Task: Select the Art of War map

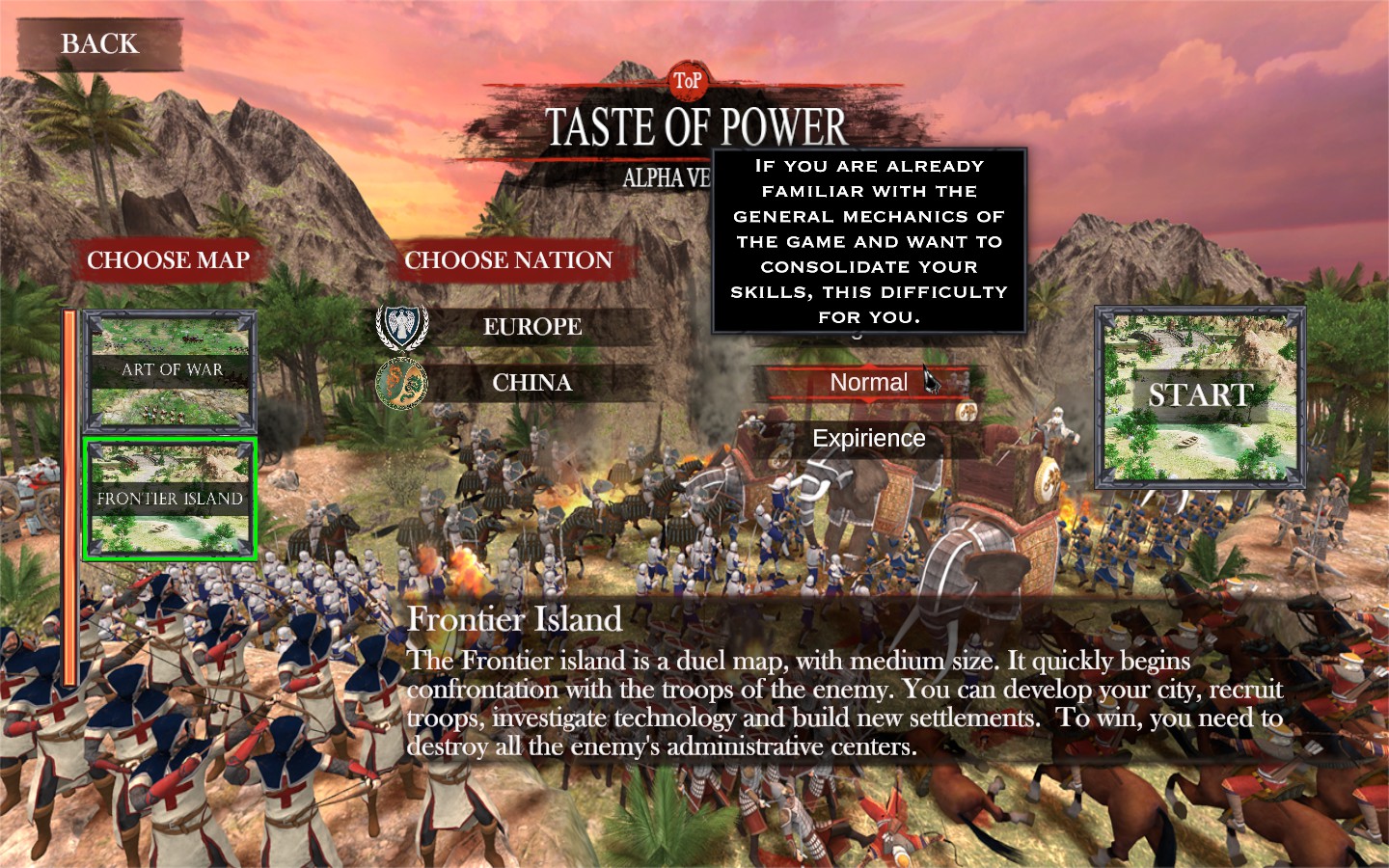Action: pos(171,370)
